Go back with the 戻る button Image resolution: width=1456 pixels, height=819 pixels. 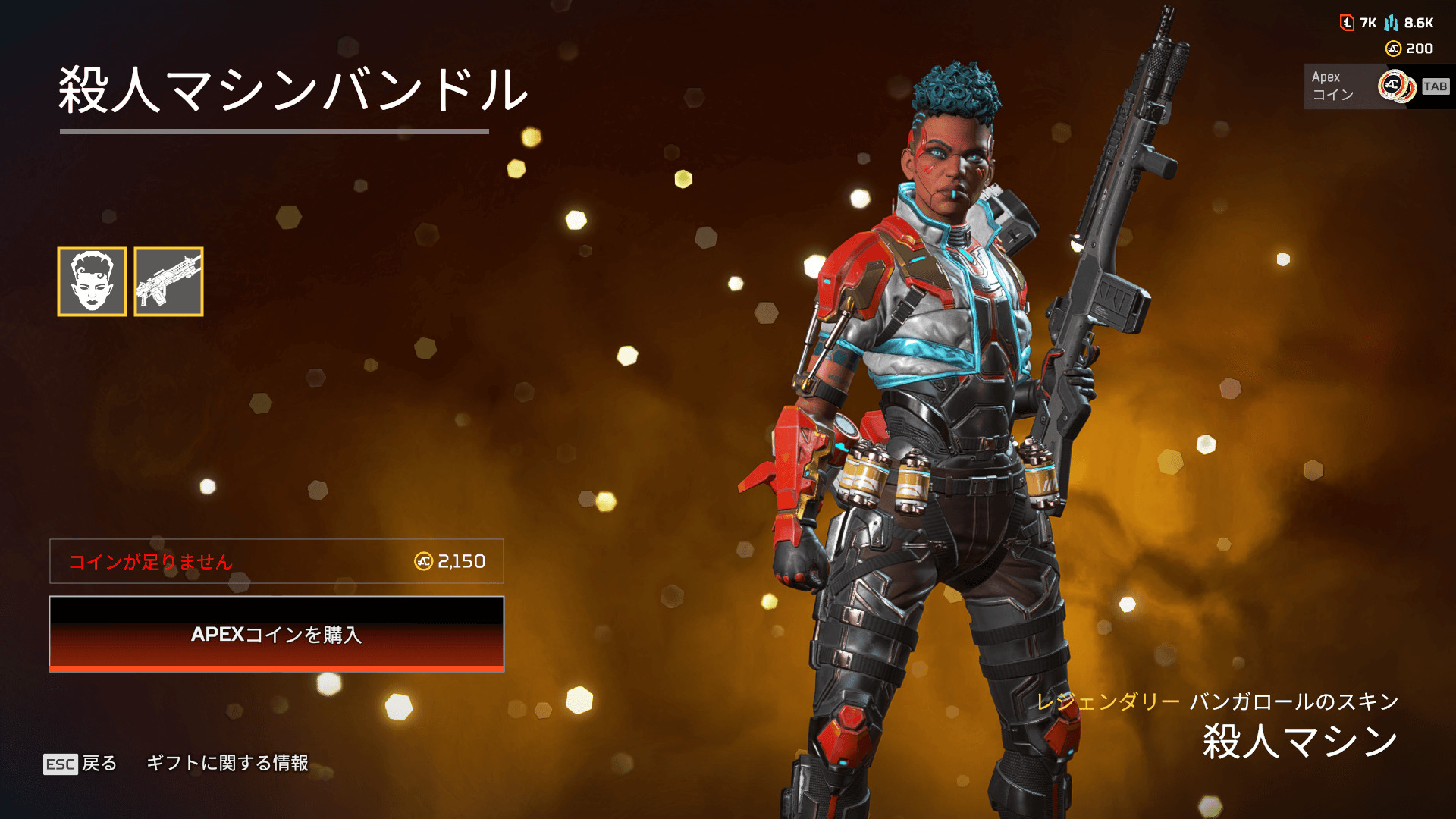[81, 763]
